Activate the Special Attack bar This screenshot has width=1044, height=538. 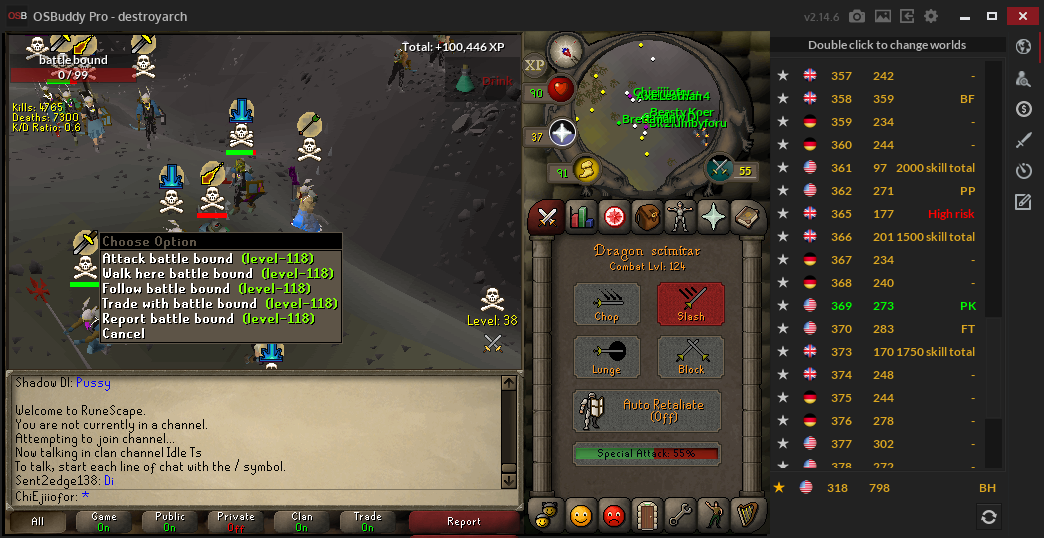(647, 454)
